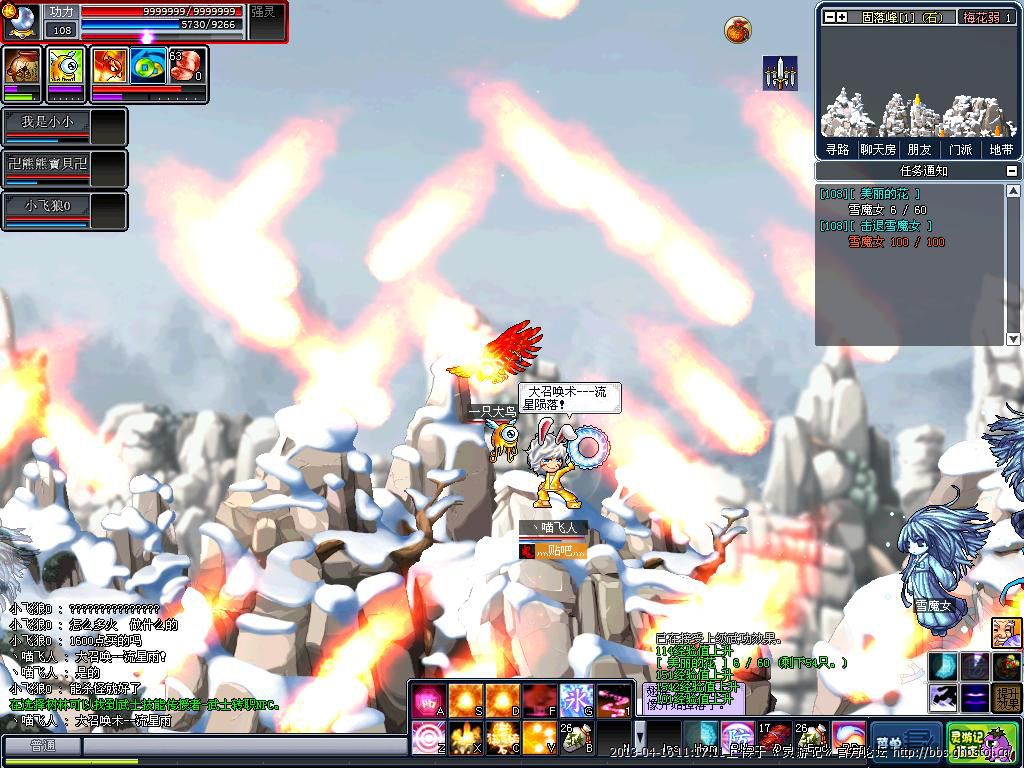
Task: Click the one-eyed winged pet portrait
Action: click(66, 68)
